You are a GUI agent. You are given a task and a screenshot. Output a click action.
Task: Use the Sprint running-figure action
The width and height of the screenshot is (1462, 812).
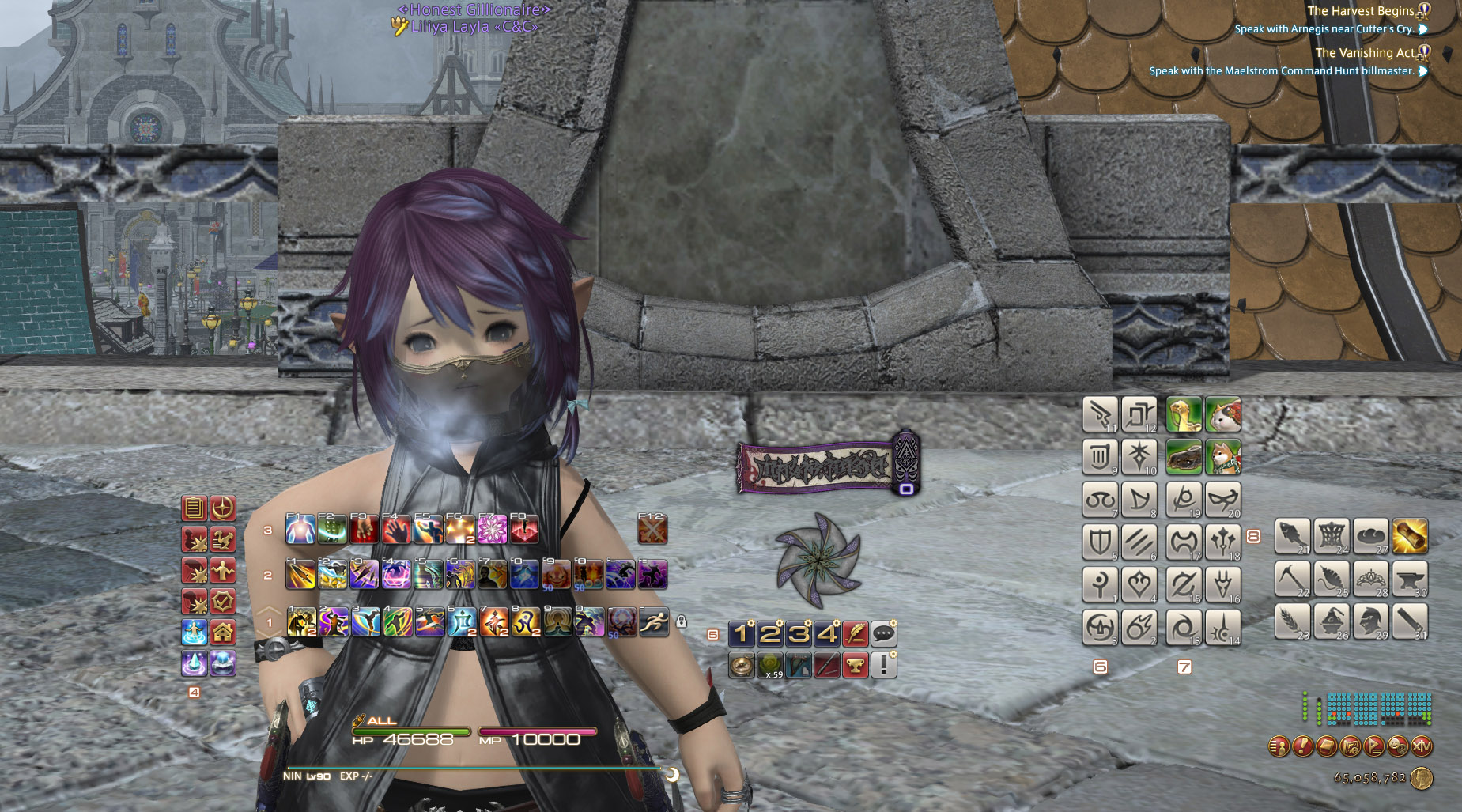[x=653, y=622]
